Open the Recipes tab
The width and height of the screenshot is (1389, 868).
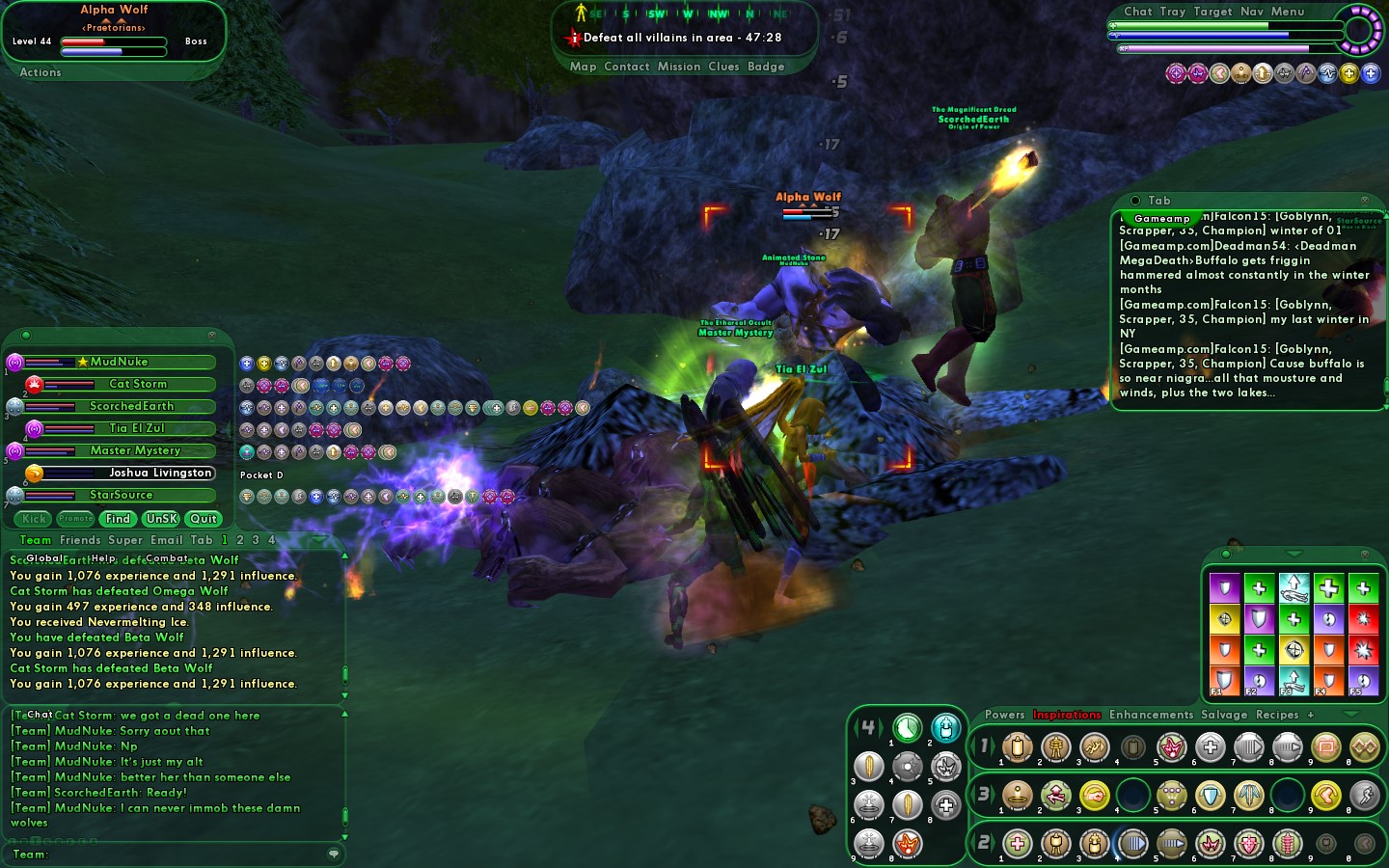[x=1277, y=715]
